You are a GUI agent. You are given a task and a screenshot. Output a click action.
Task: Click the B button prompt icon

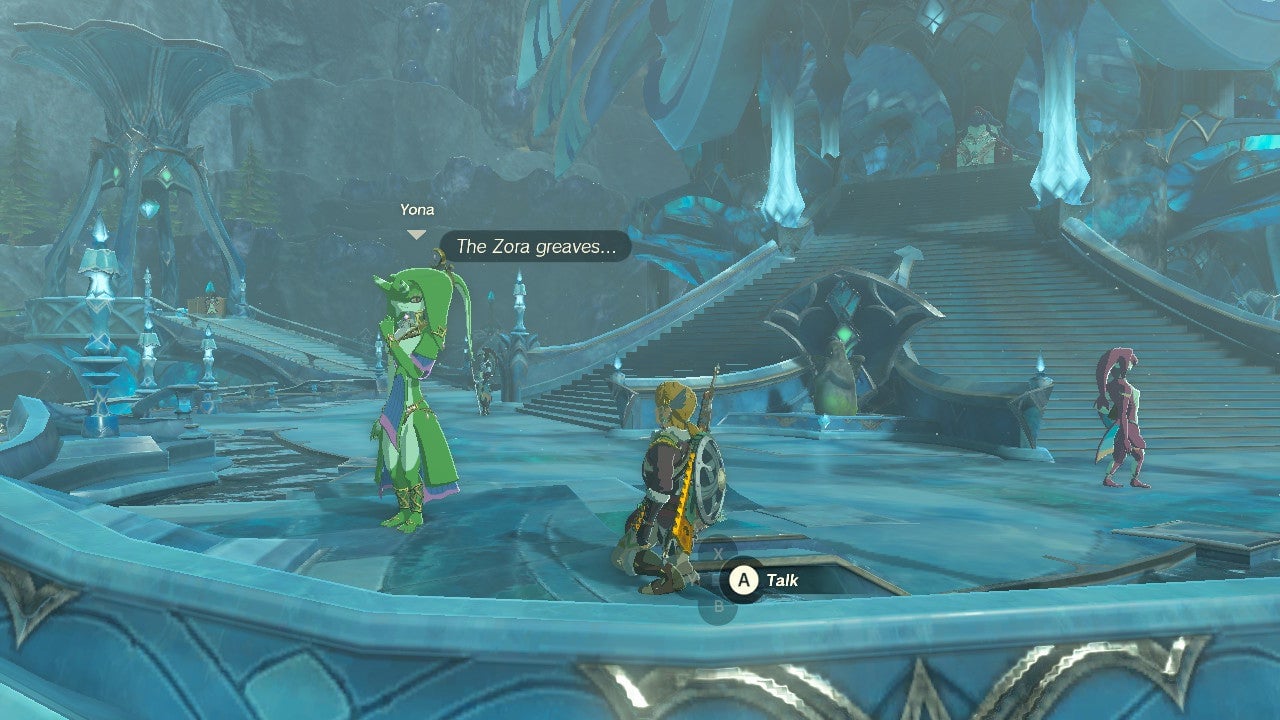(x=719, y=604)
